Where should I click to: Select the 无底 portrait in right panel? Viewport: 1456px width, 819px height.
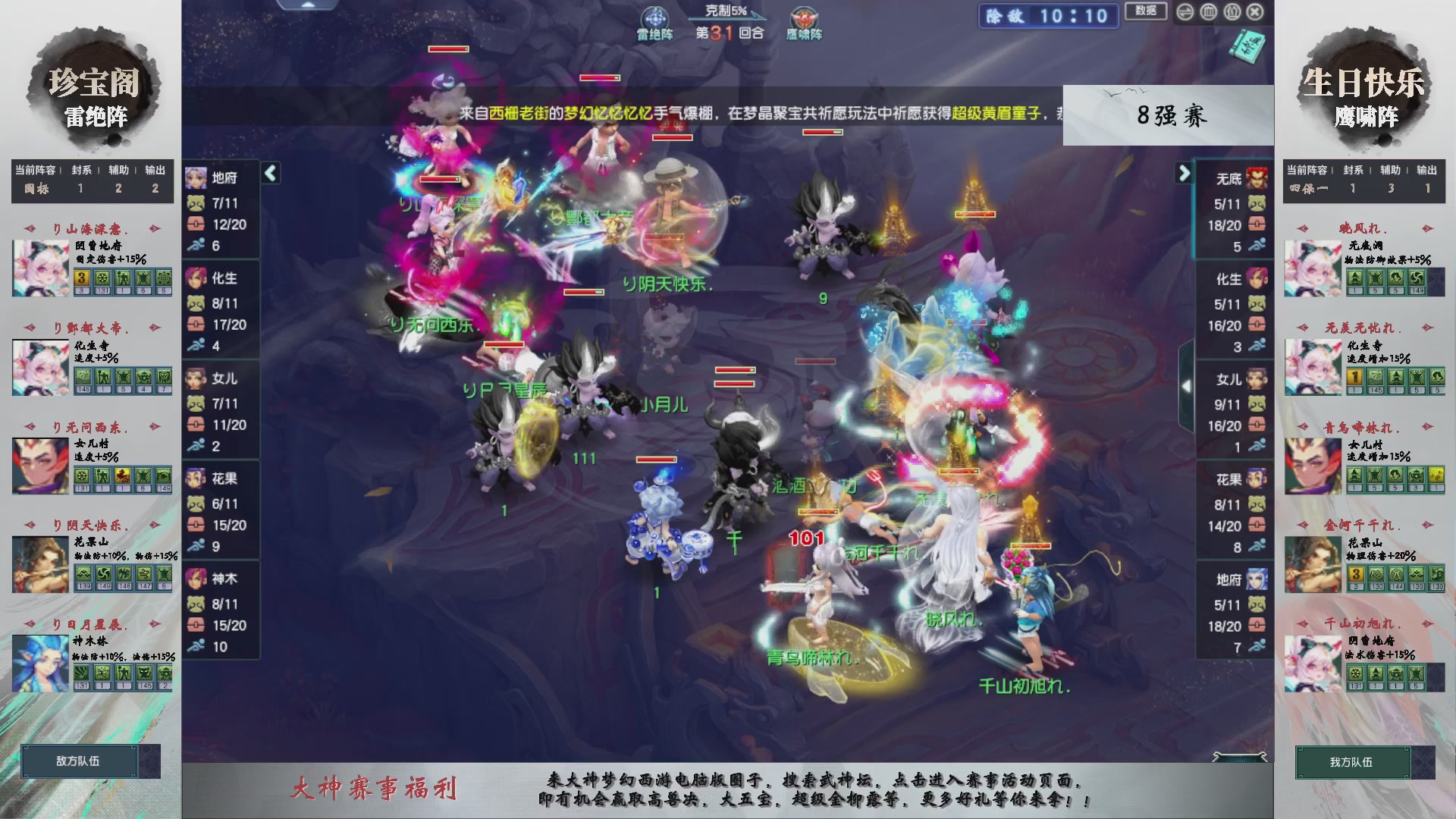(x=1255, y=177)
